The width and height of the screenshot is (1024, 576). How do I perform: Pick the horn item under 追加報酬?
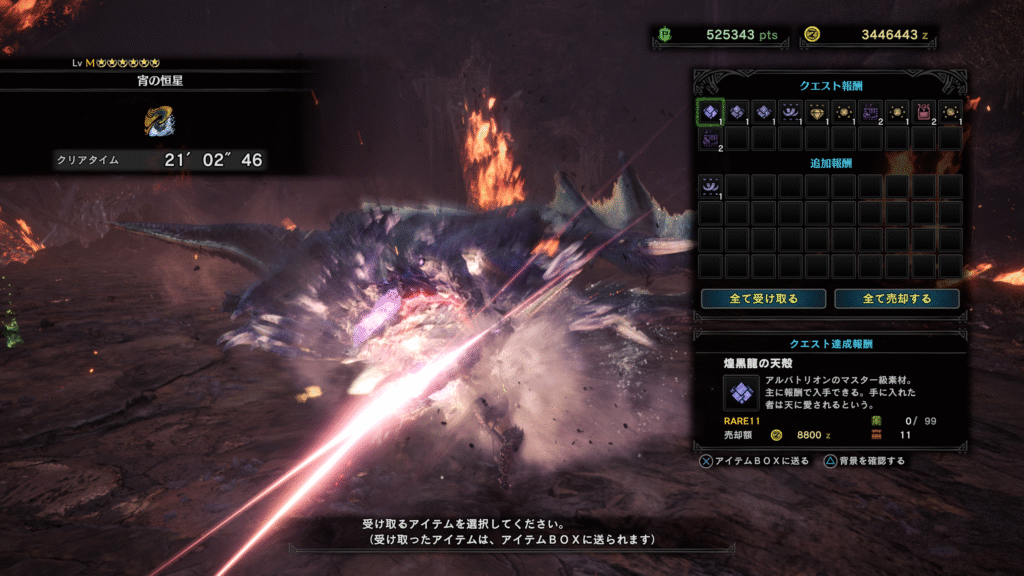pyautogui.click(x=710, y=185)
